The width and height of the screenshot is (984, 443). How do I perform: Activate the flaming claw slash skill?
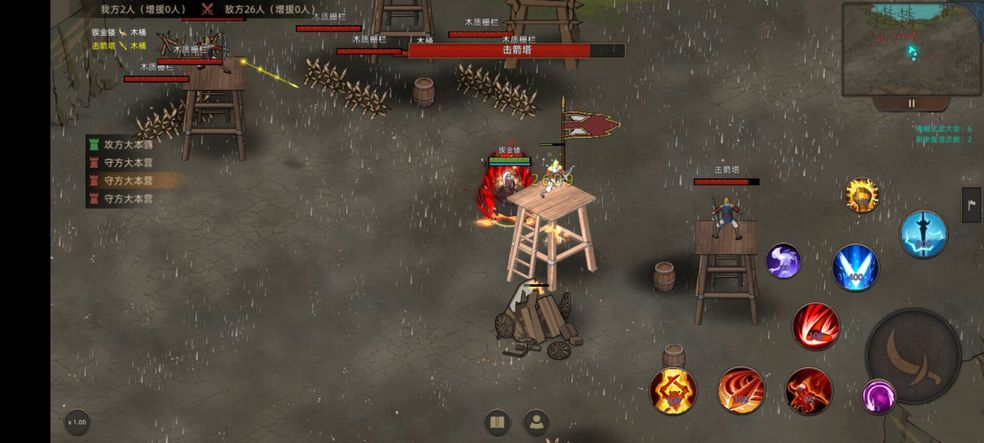click(741, 390)
